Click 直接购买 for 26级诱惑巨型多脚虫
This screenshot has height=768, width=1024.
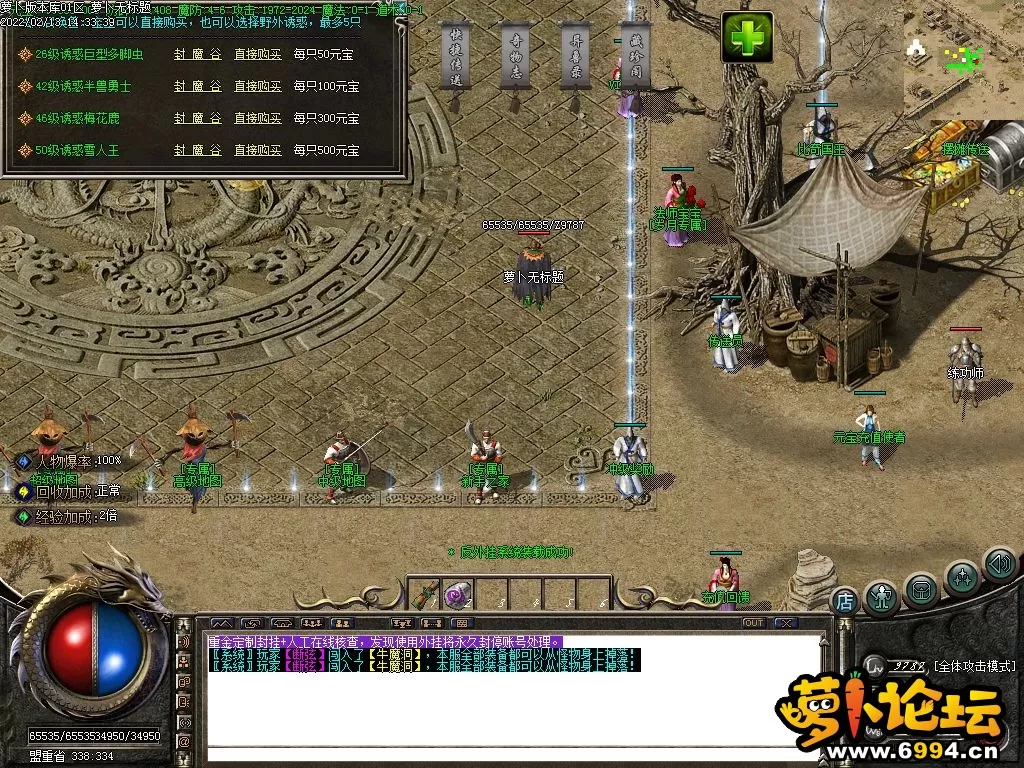[x=257, y=55]
